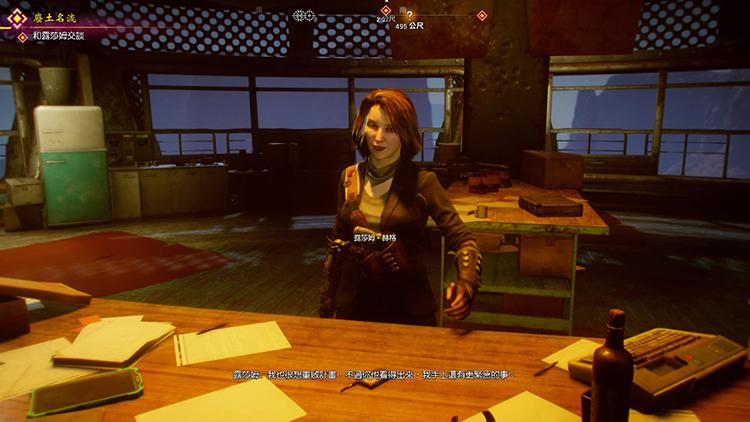Click the rightmost red diamond compass marker
Screen dimensions: 750x422
(x=482, y=15)
